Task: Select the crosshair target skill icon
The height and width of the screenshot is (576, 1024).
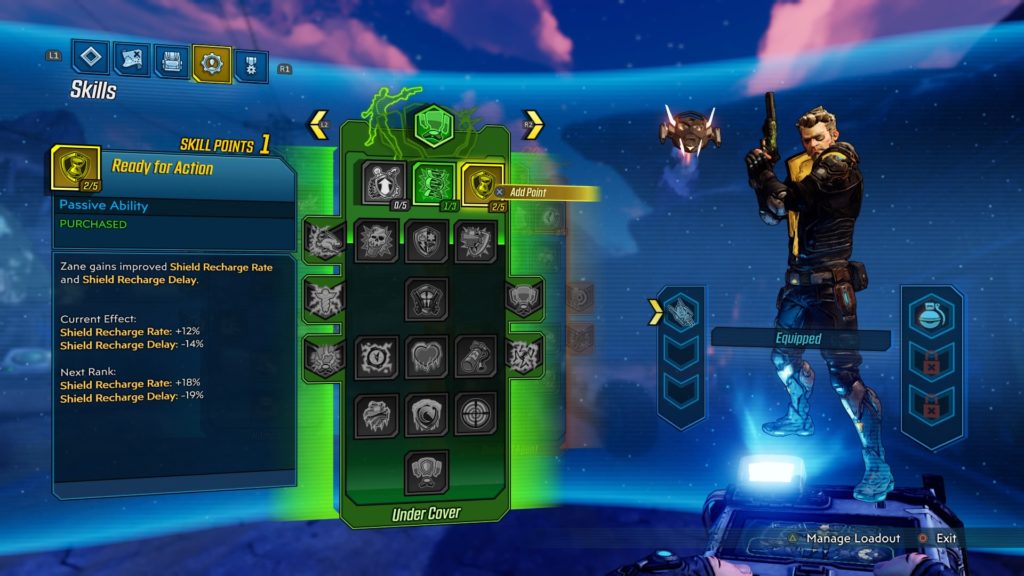Action: click(x=475, y=414)
